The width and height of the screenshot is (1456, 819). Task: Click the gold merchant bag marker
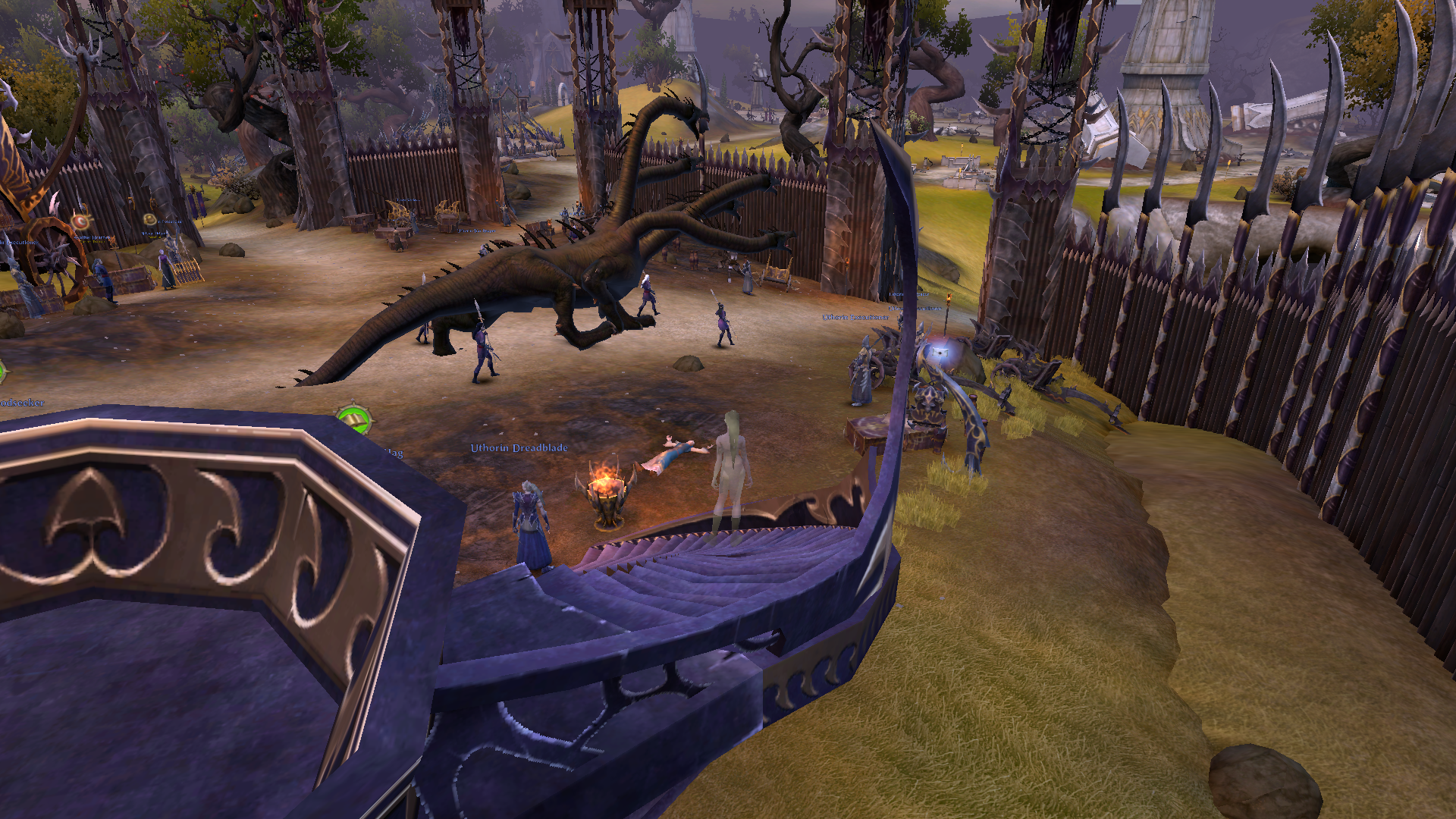[x=150, y=219]
